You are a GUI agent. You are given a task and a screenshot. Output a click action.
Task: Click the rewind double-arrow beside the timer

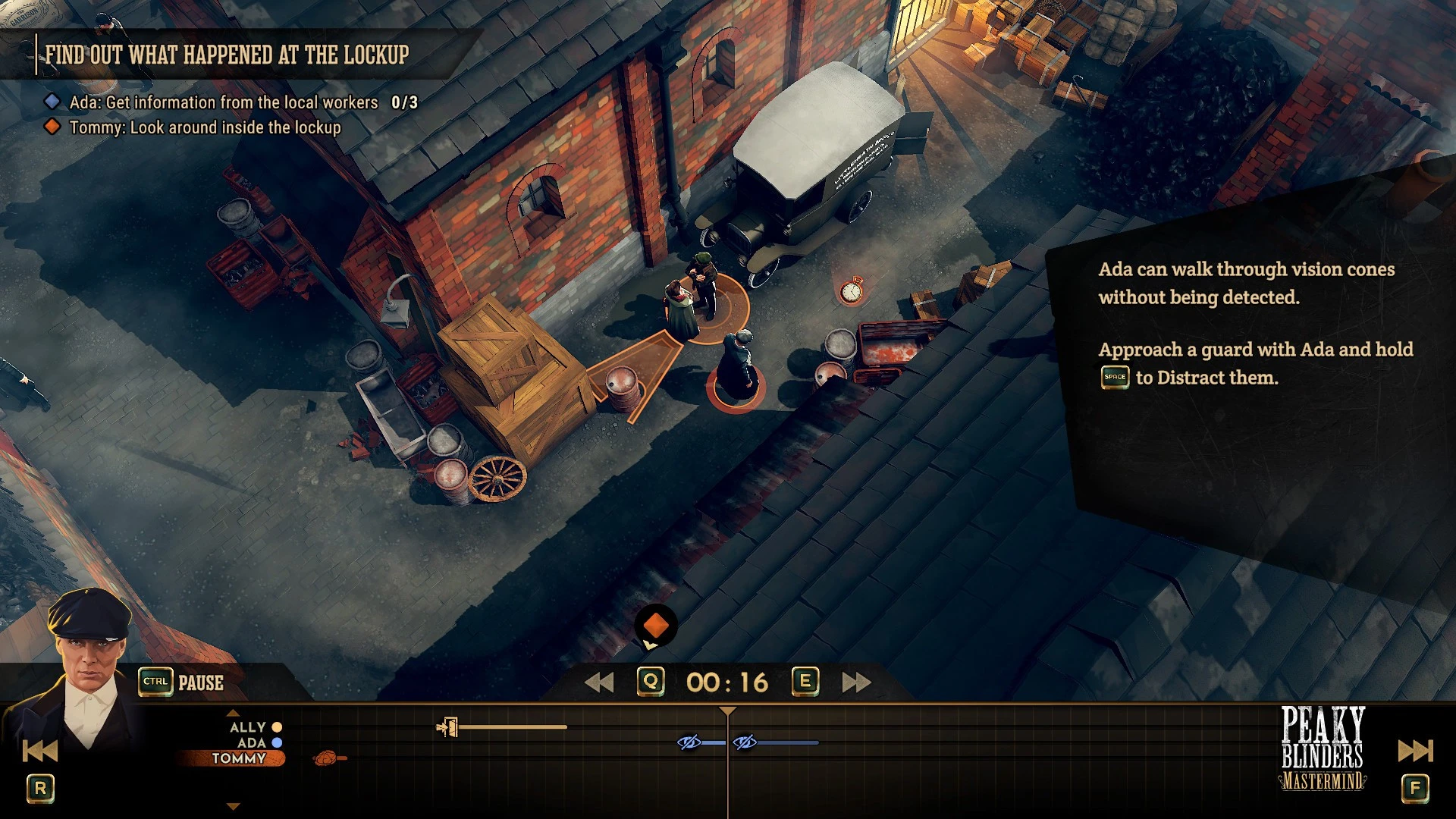click(x=599, y=682)
